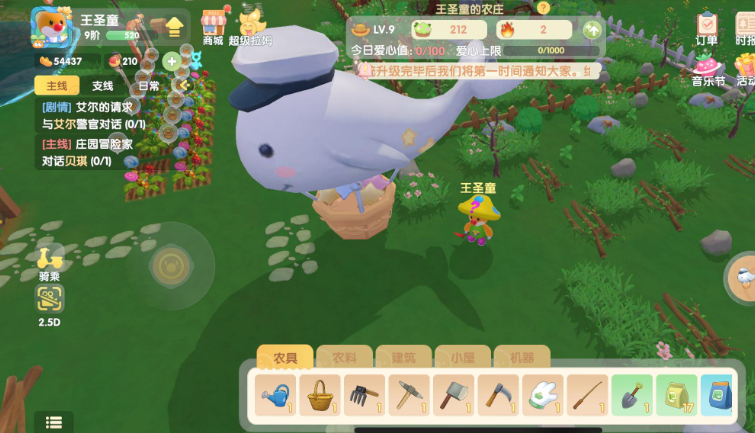Open the list menu button
Image resolution: width=755 pixels, height=433 pixels.
[54, 422]
